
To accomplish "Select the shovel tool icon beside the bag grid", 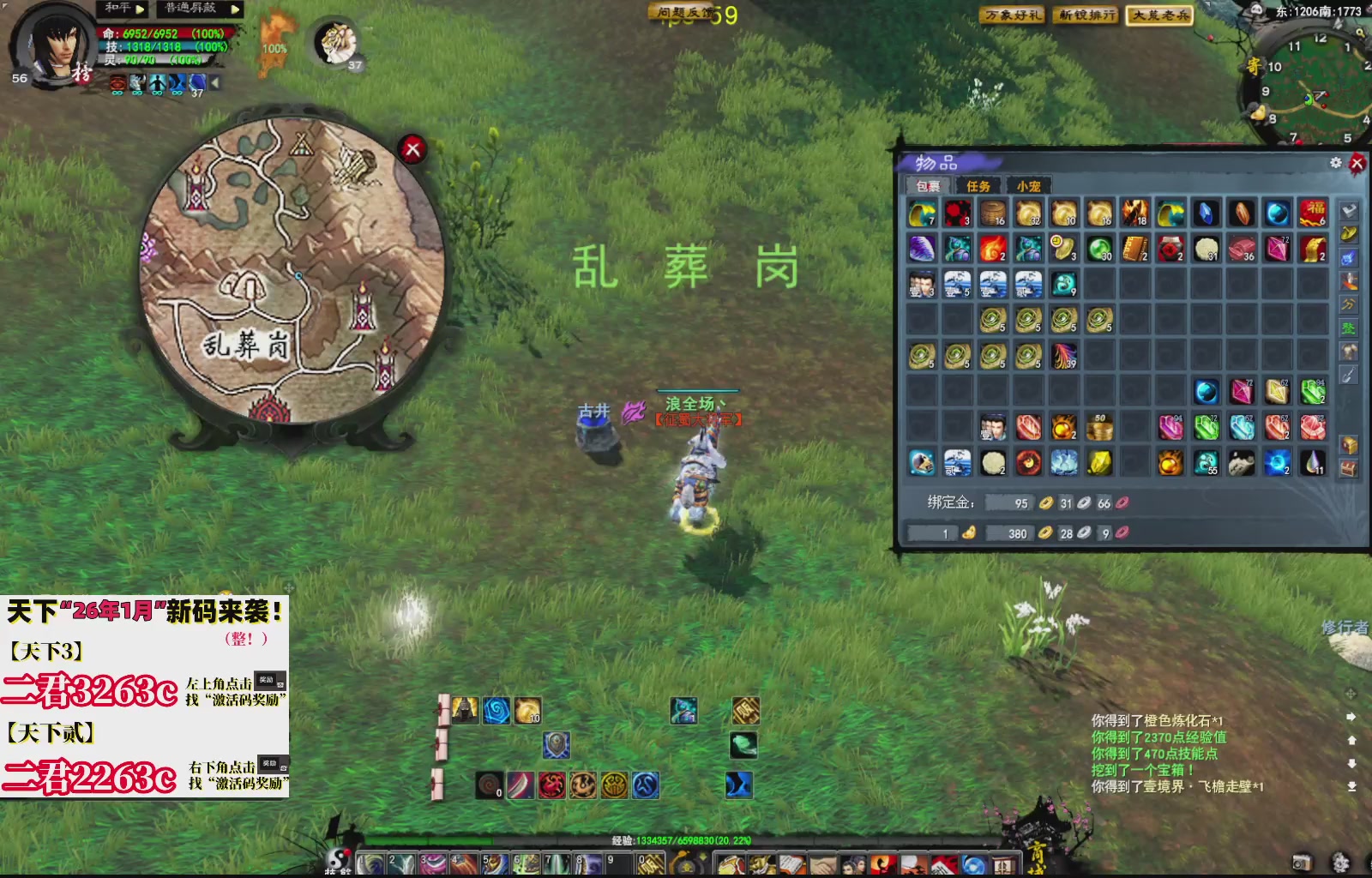I will click(x=1349, y=374).
